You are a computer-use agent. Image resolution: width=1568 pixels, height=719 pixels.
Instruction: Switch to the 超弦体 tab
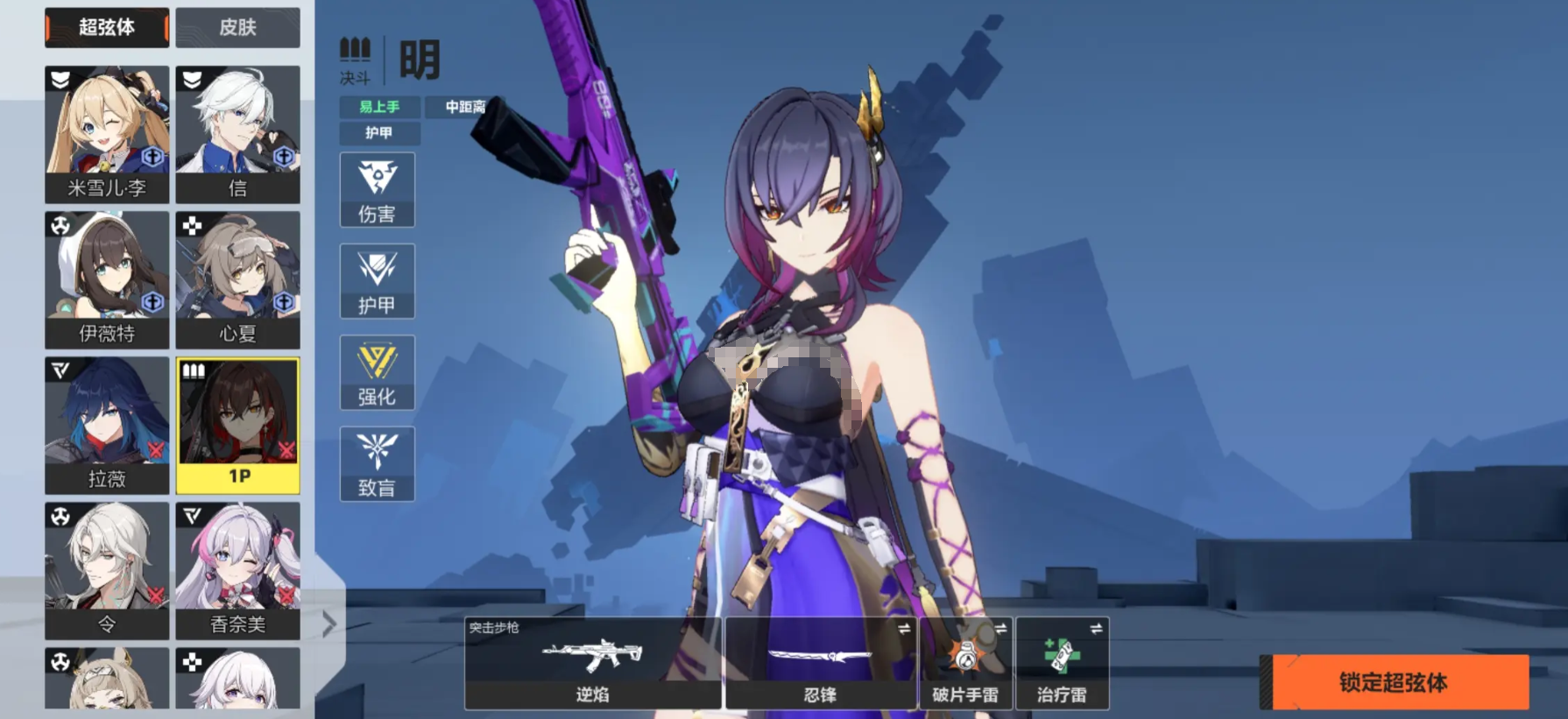tap(106, 27)
